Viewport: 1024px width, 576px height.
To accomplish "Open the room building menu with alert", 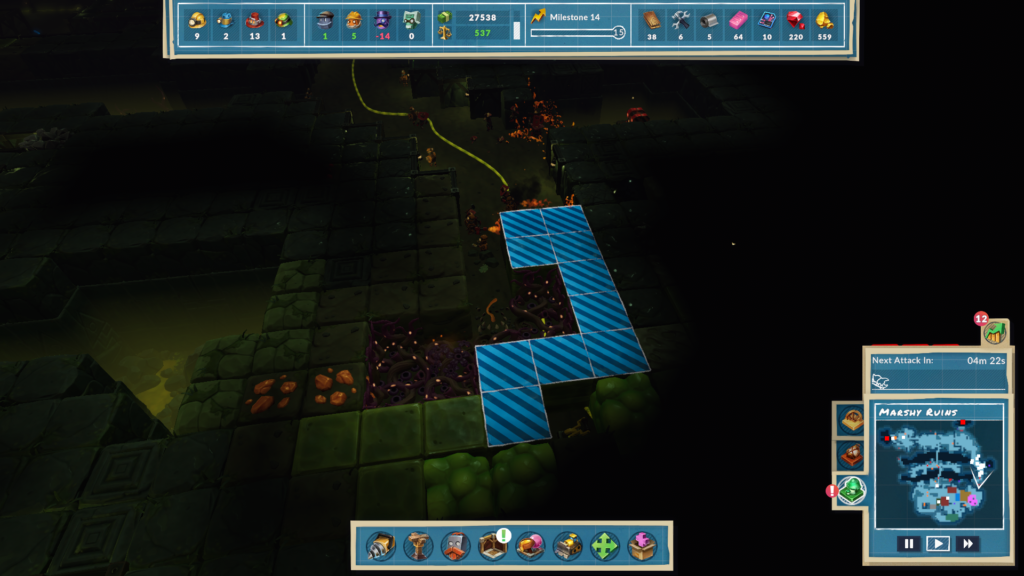I will click(493, 546).
